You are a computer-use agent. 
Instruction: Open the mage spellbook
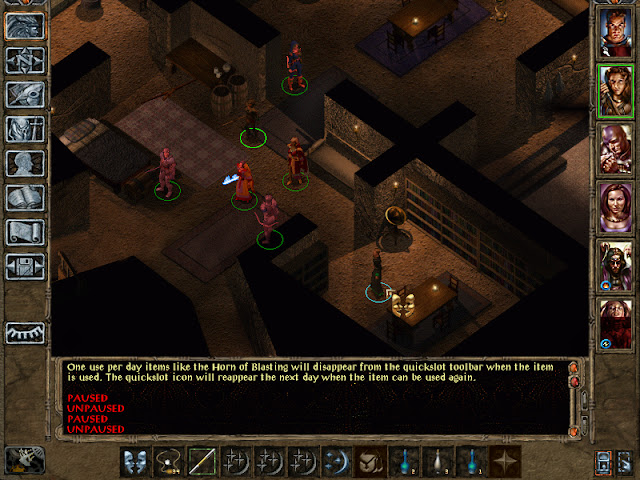[x=23, y=197]
